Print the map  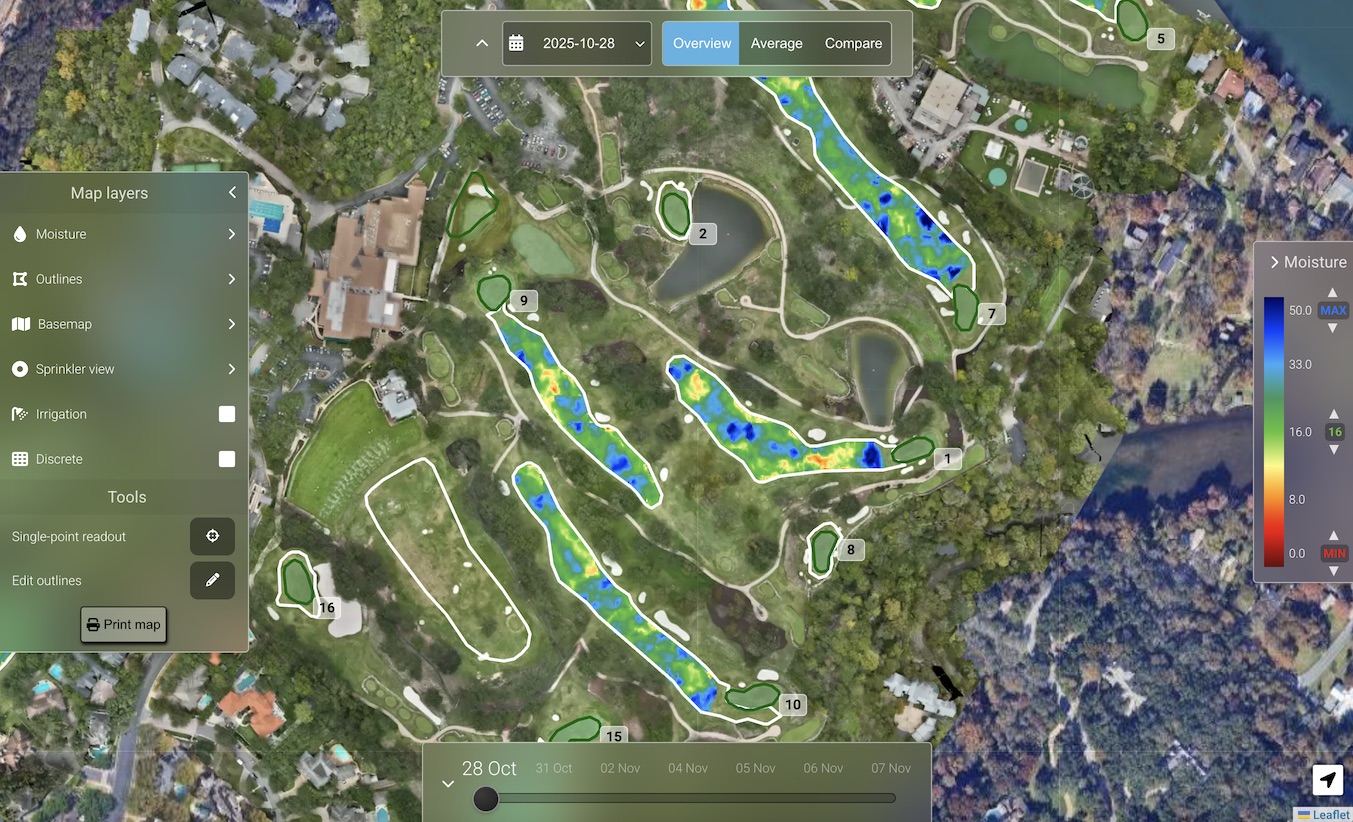coord(123,625)
